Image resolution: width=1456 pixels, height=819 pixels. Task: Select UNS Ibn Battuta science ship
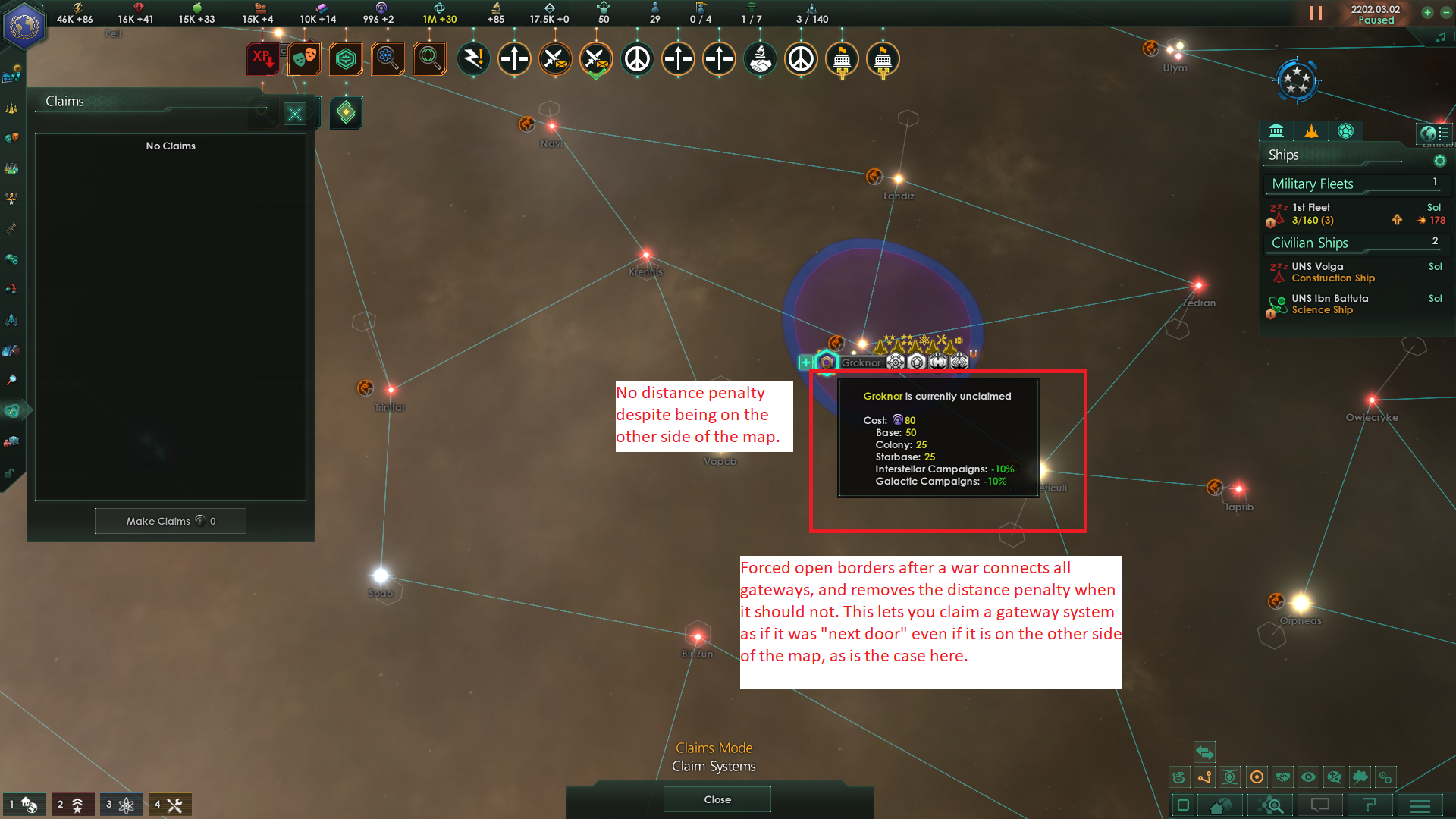[x=1332, y=303]
